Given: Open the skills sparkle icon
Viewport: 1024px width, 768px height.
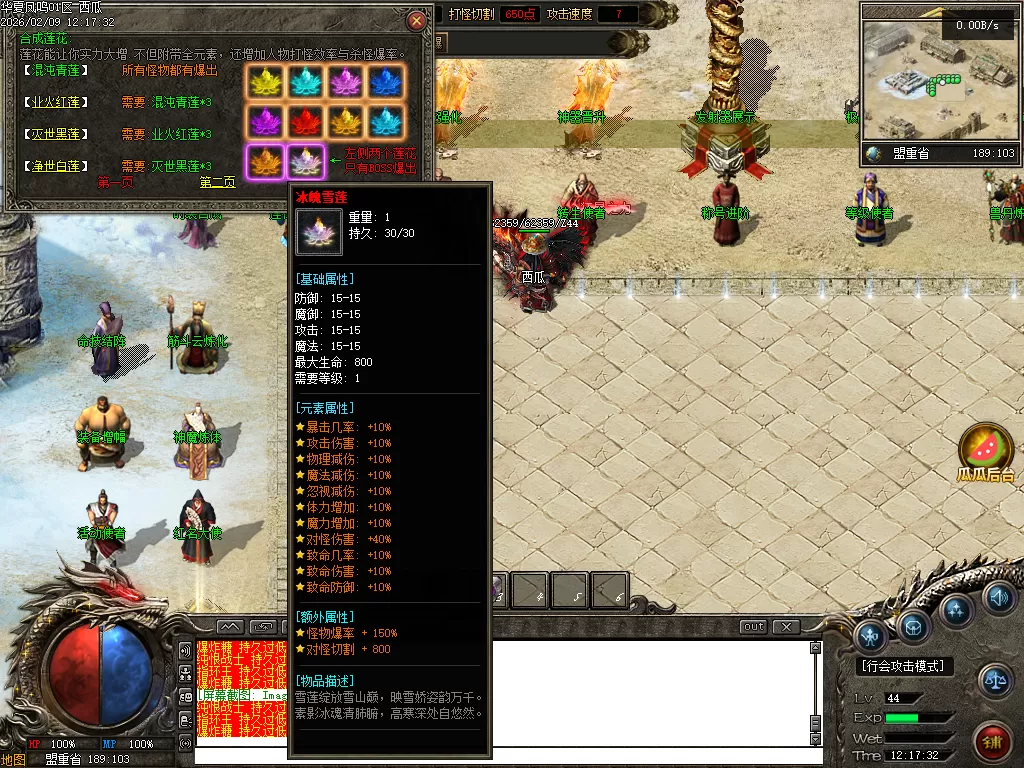Looking at the screenshot, I should tap(956, 609).
